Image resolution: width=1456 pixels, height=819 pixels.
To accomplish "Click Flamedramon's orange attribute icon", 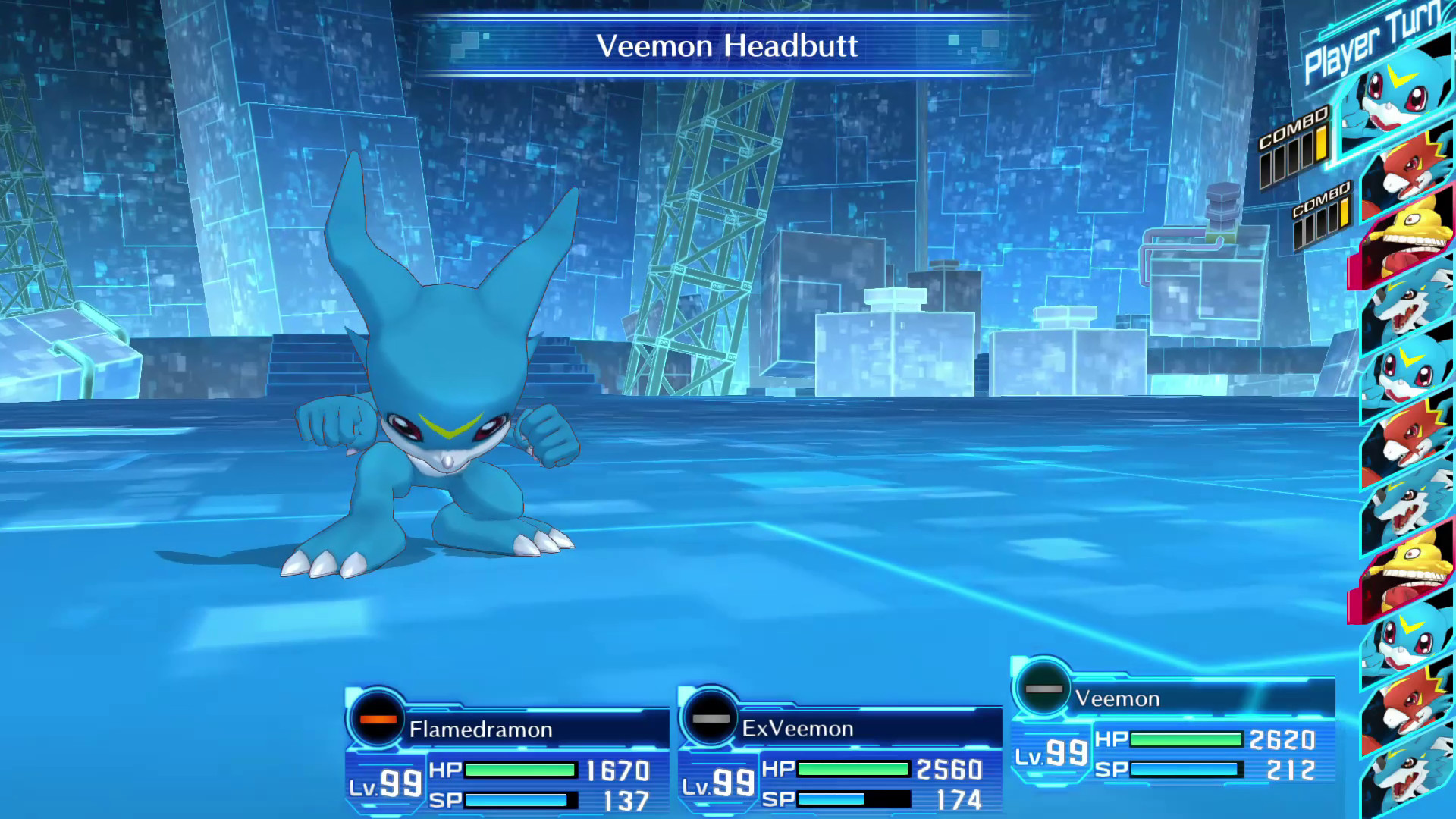I will (x=378, y=718).
